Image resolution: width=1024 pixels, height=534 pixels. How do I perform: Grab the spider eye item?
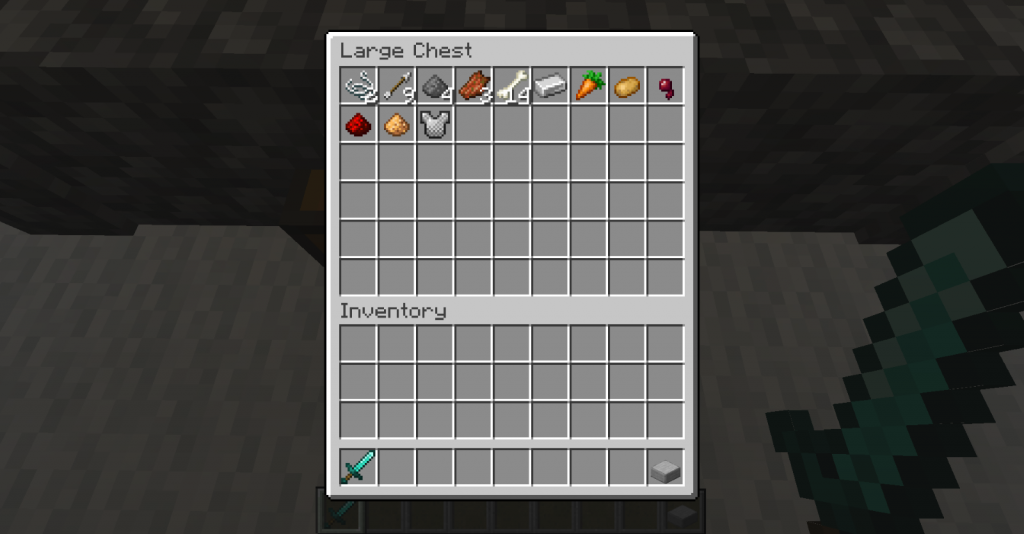[x=666, y=86]
